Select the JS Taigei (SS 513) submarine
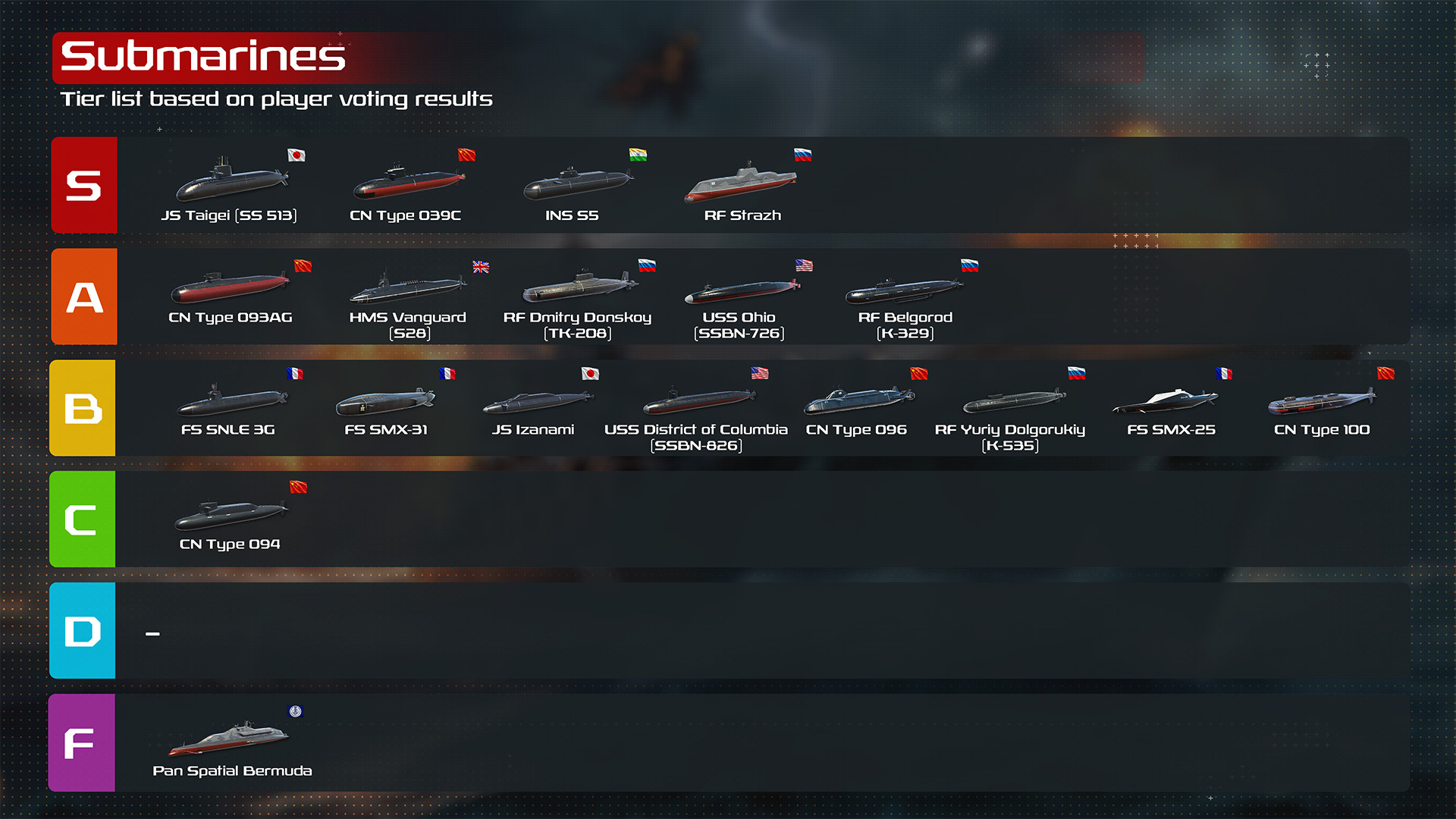Image resolution: width=1456 pixels, height=819 pixels. coord(231,182)
